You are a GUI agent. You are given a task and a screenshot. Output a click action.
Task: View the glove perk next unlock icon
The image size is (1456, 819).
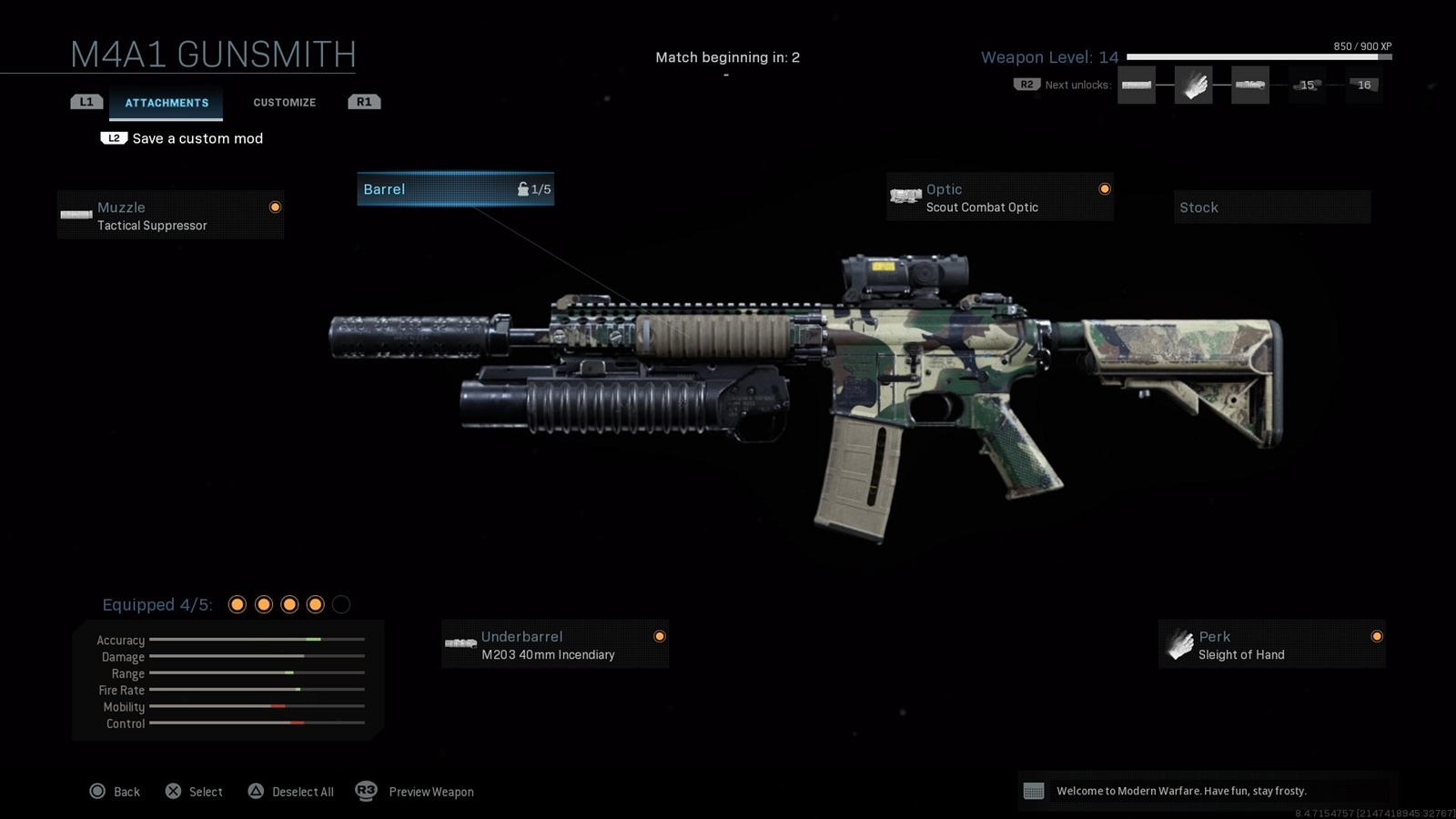coord(1193,86)
